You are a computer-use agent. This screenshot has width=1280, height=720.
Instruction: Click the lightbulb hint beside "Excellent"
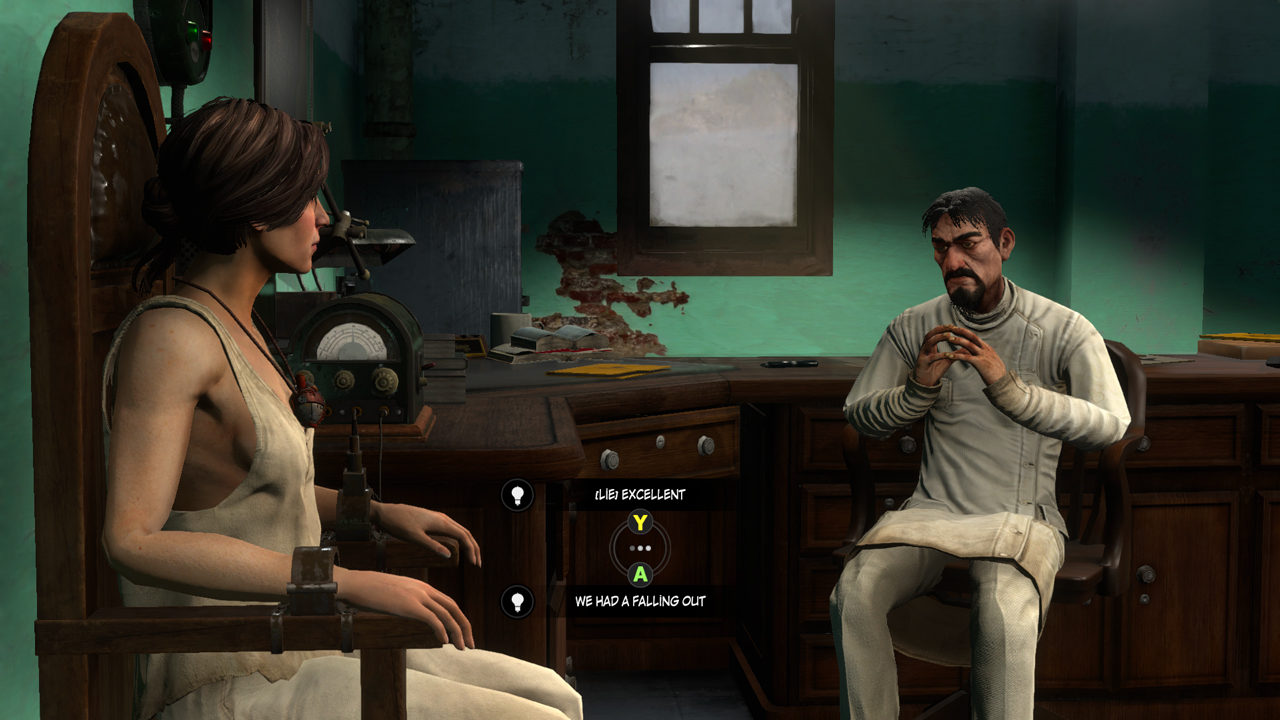tap(517, 495)
